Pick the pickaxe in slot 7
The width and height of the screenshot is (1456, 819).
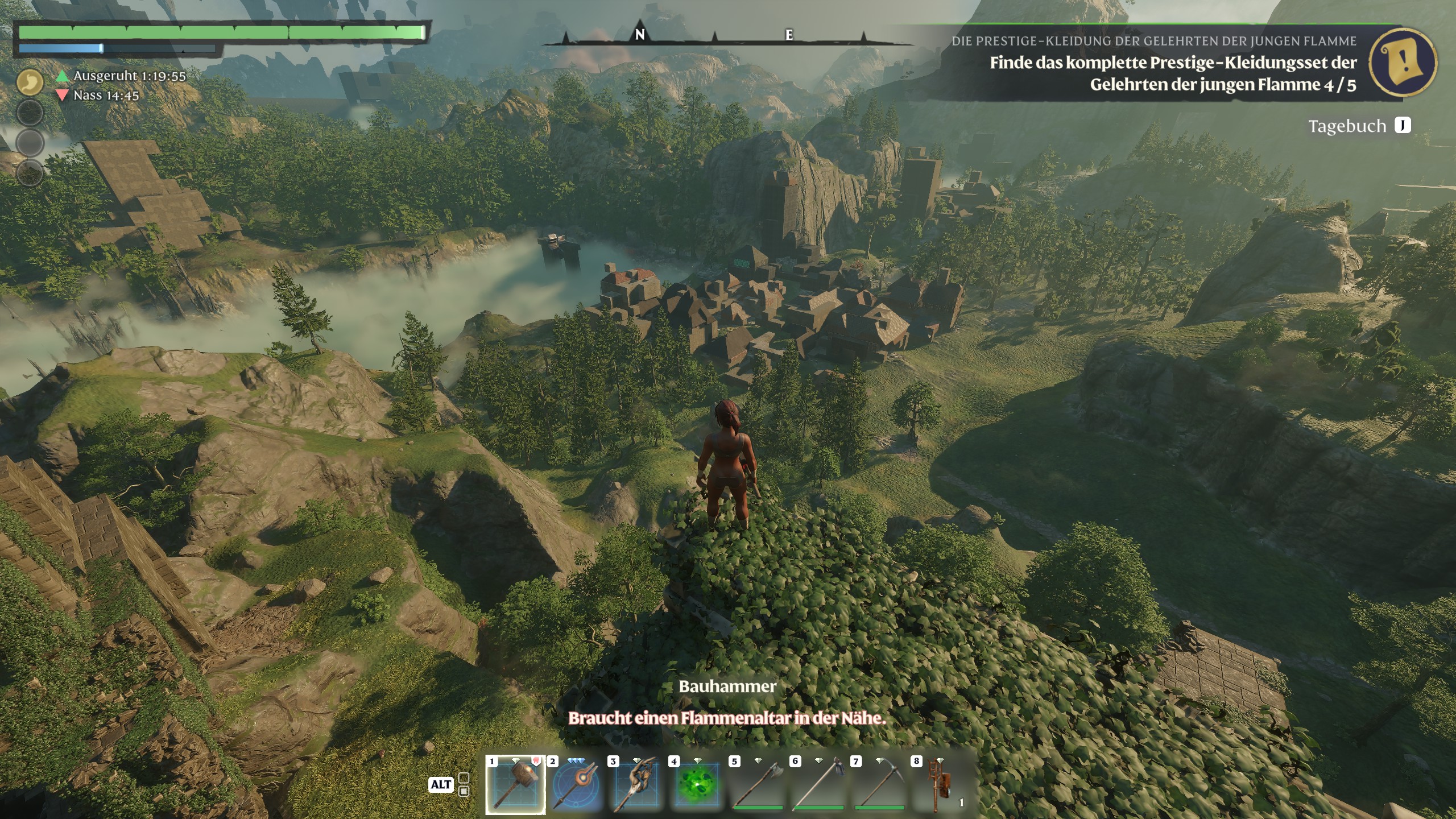tap(879, 784)
